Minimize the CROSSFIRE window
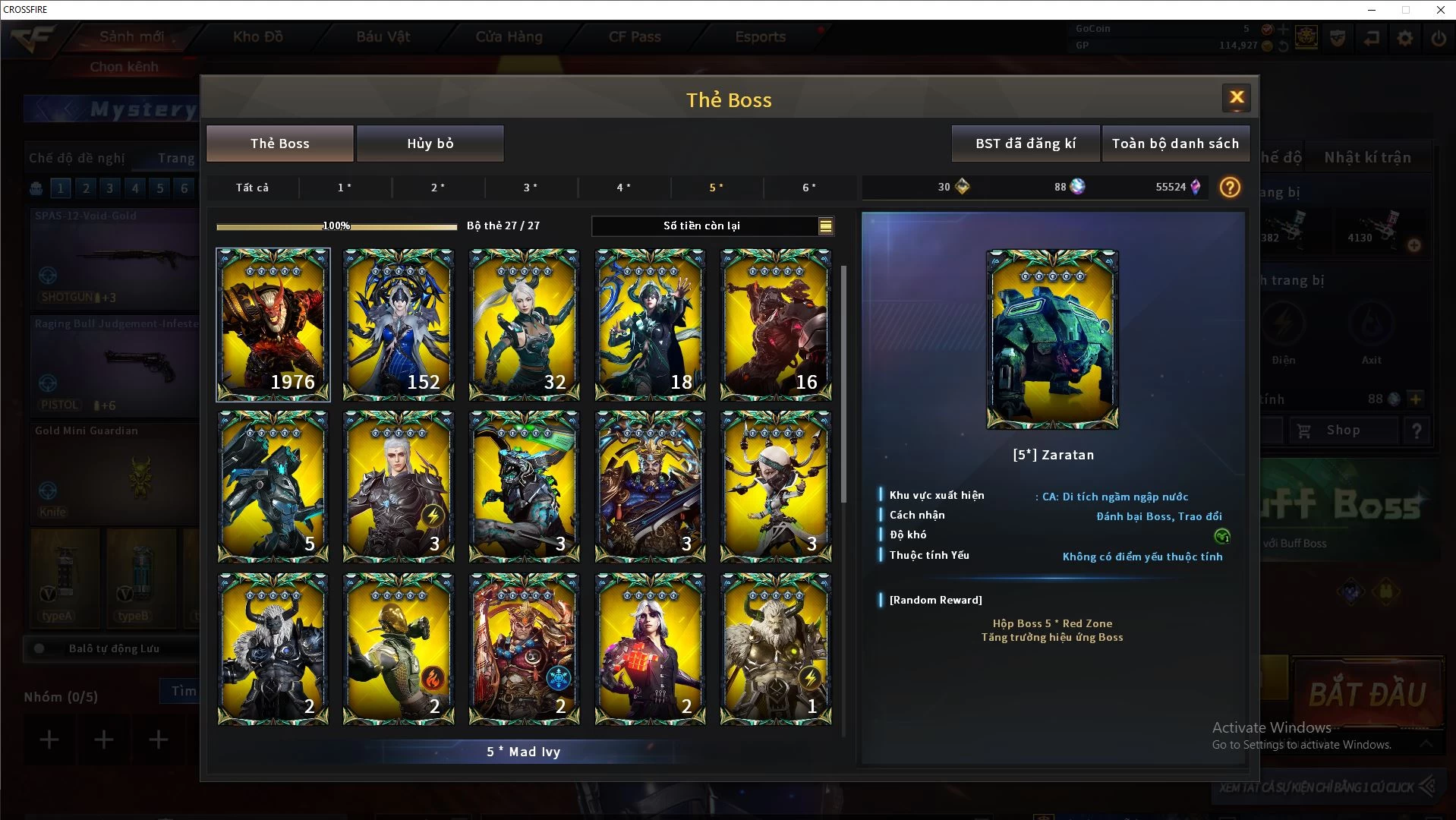This screenshot has width=1456, height=820. [1371, 10]
